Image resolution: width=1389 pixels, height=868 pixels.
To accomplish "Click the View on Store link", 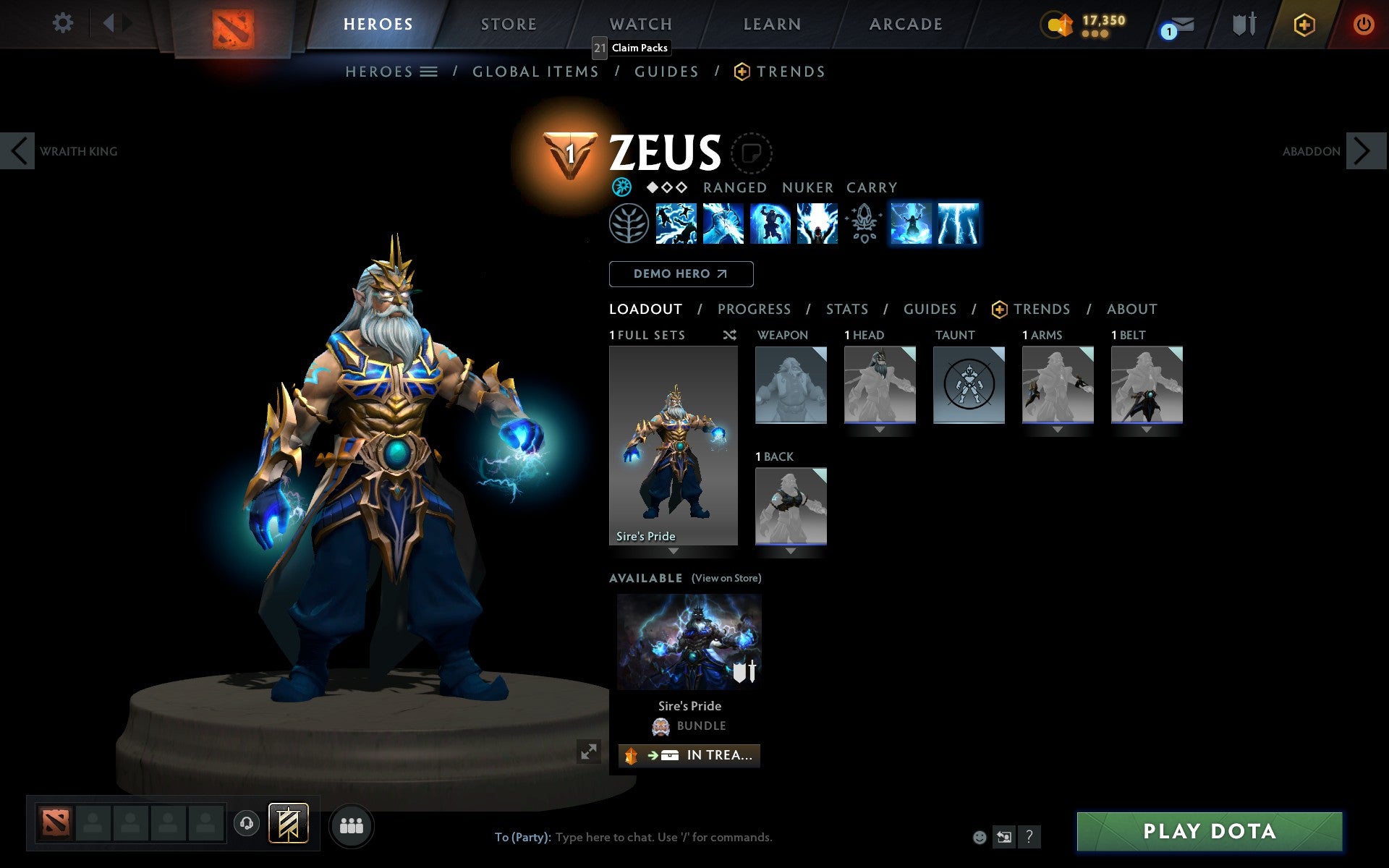I will coord(726,578).
